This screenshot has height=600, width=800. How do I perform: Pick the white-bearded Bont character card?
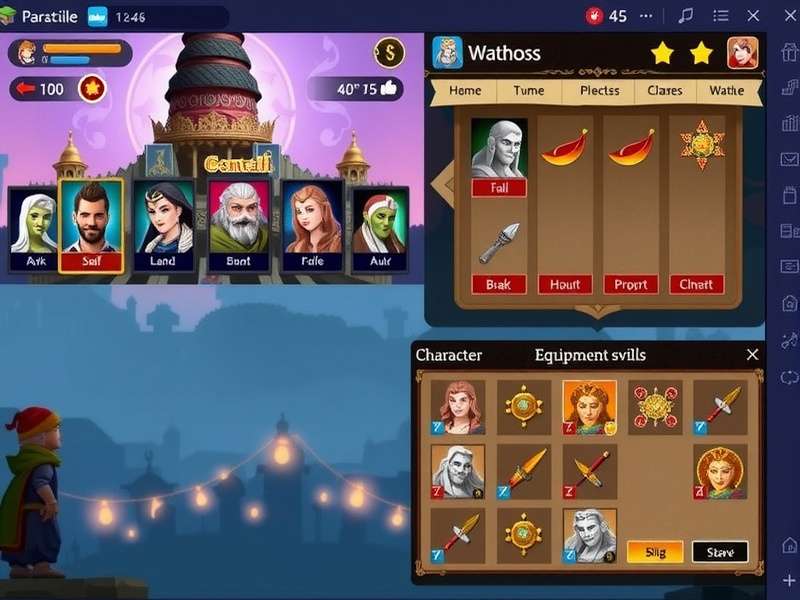pyautogui.click(x=239, y=229)
